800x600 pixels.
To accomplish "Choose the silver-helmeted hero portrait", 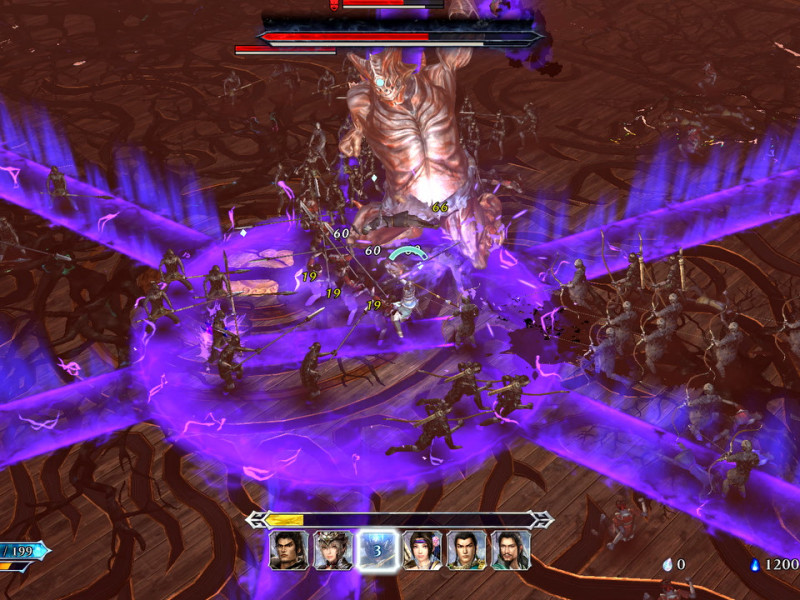I will [x=333, y=550].
